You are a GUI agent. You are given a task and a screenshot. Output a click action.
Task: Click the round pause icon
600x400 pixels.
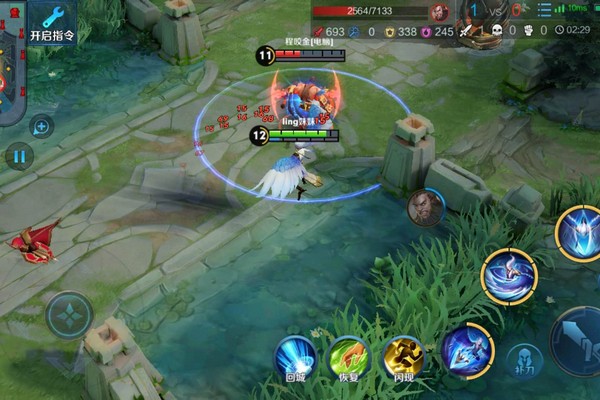point(19,156)
